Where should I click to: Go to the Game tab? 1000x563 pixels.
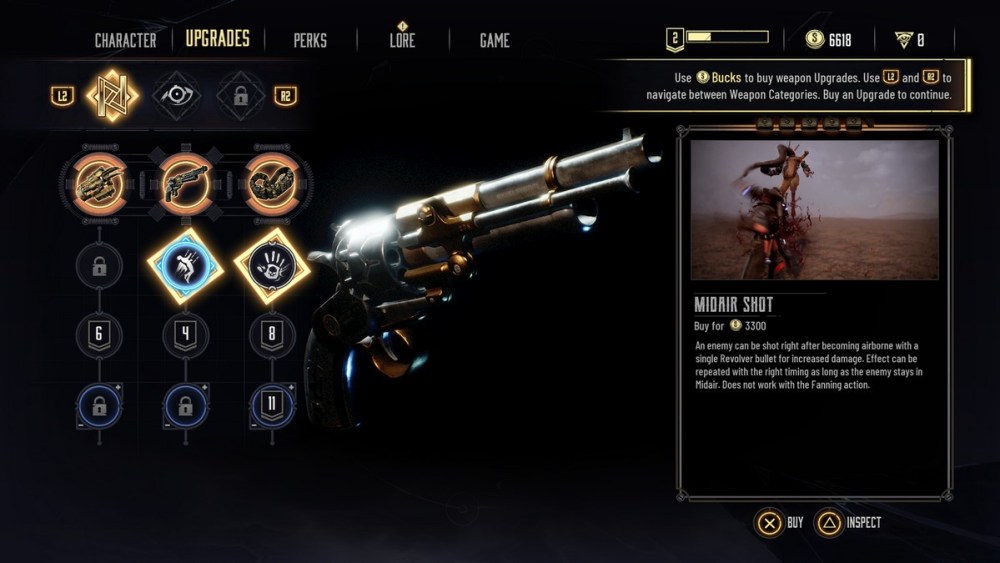494,41
